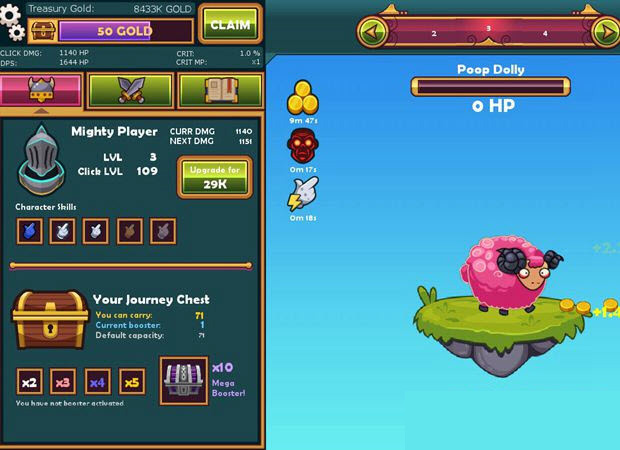This screenshot has height=450, width=620.
Task: Open the crossed swords tab
Action: 130,91
